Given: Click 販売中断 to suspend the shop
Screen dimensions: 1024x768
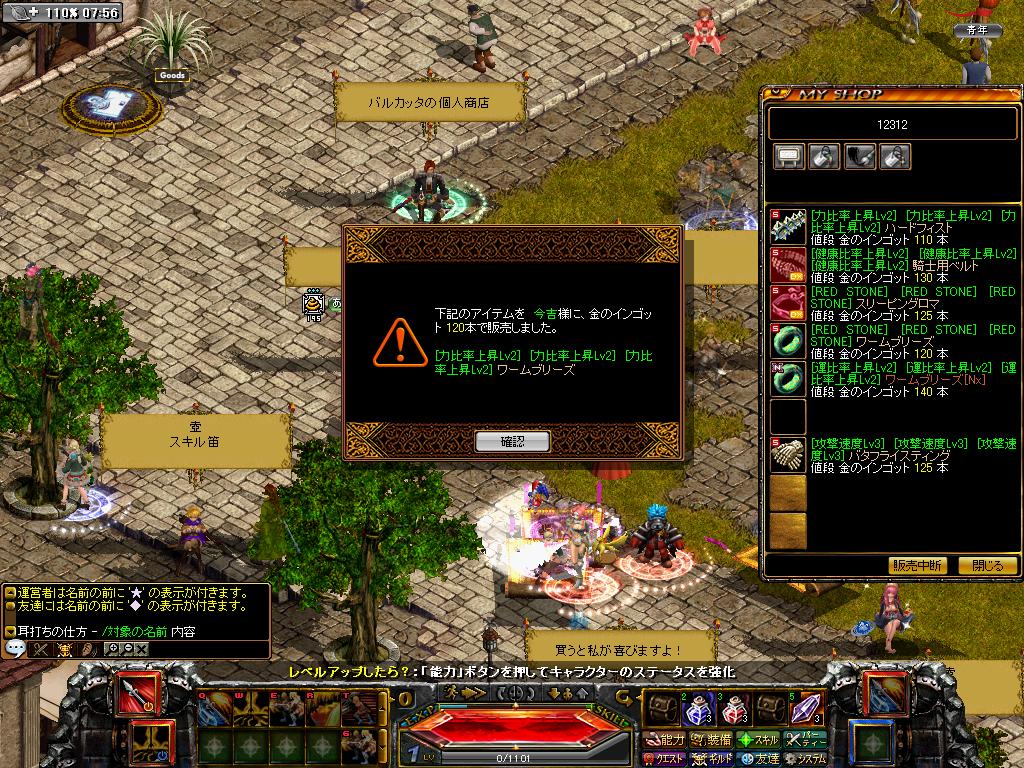Looking at the screenshot, I should point(916,565).
